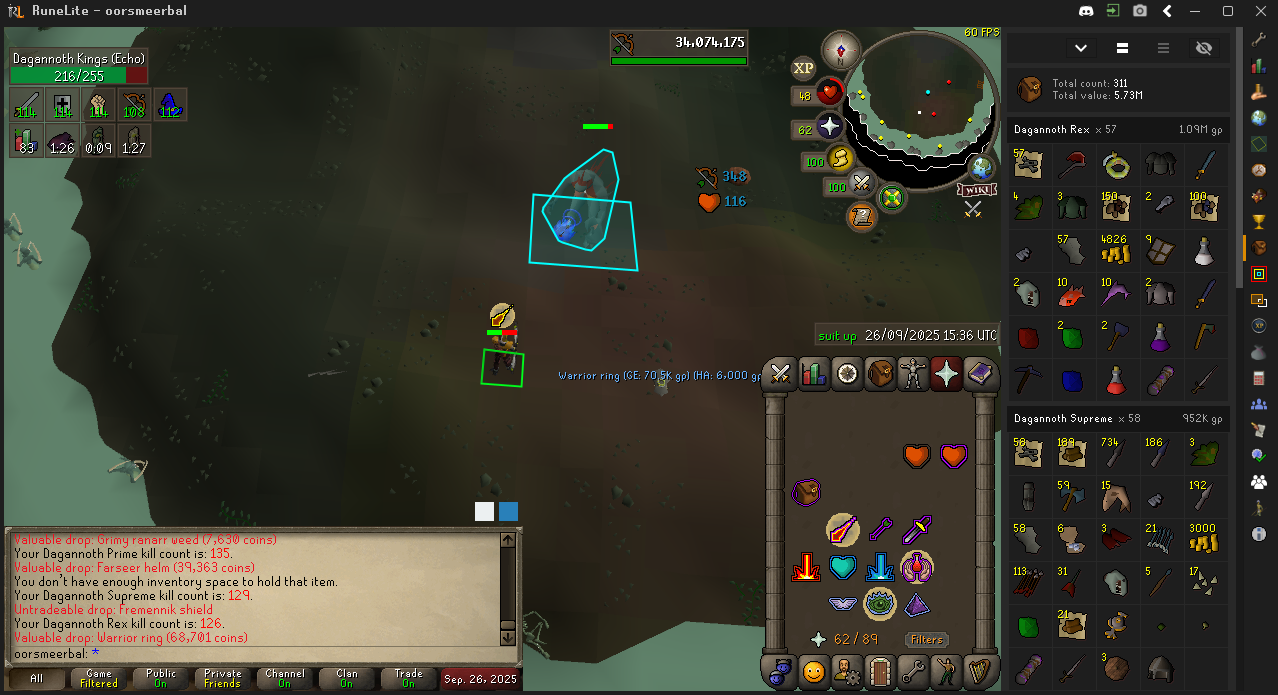Click the compass to face north
Viewport: 1278px width, 695px height.
pos(840,50)
